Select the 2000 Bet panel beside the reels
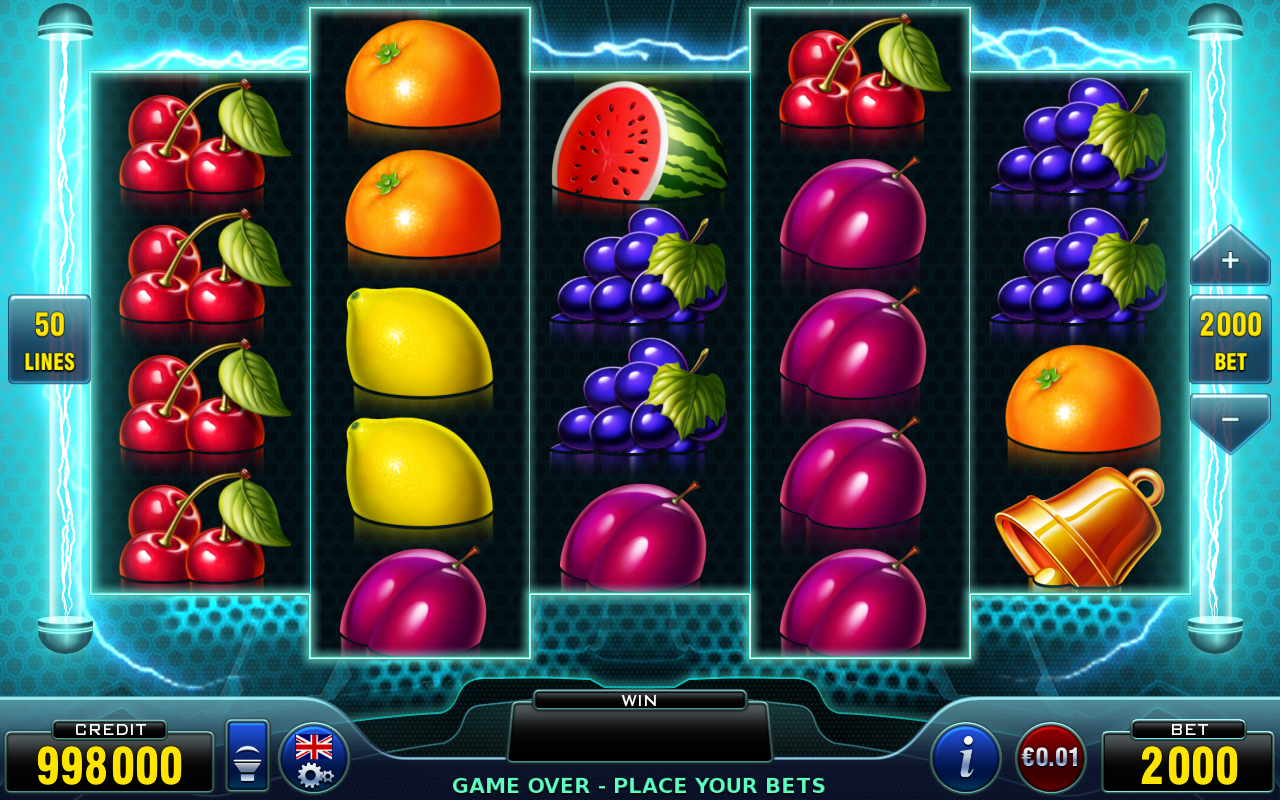Viewport: 1280px width, 800px height. [x=1230, y=339]
